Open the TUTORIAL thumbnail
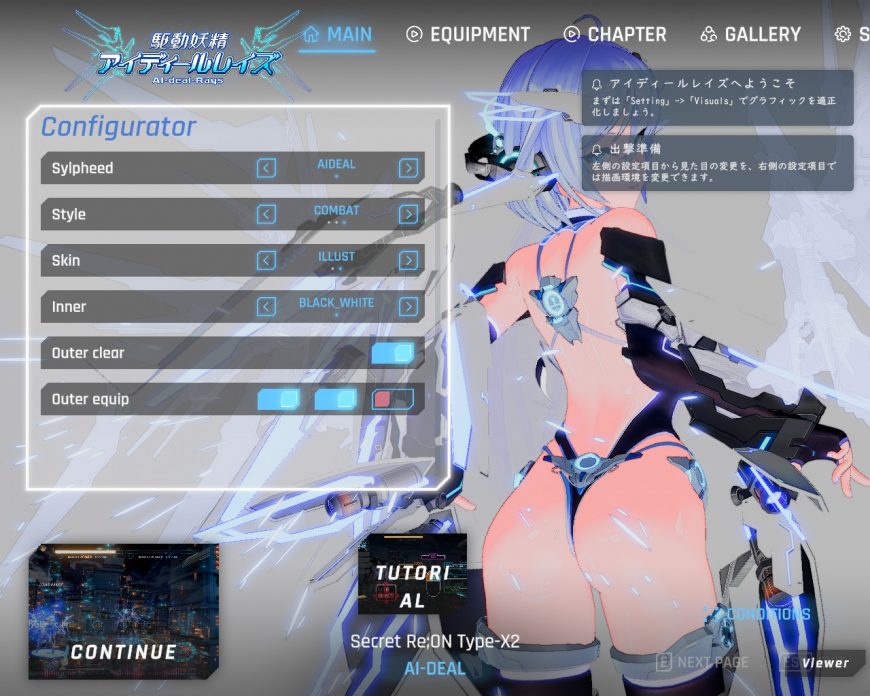870x696 pixels. 412,574
